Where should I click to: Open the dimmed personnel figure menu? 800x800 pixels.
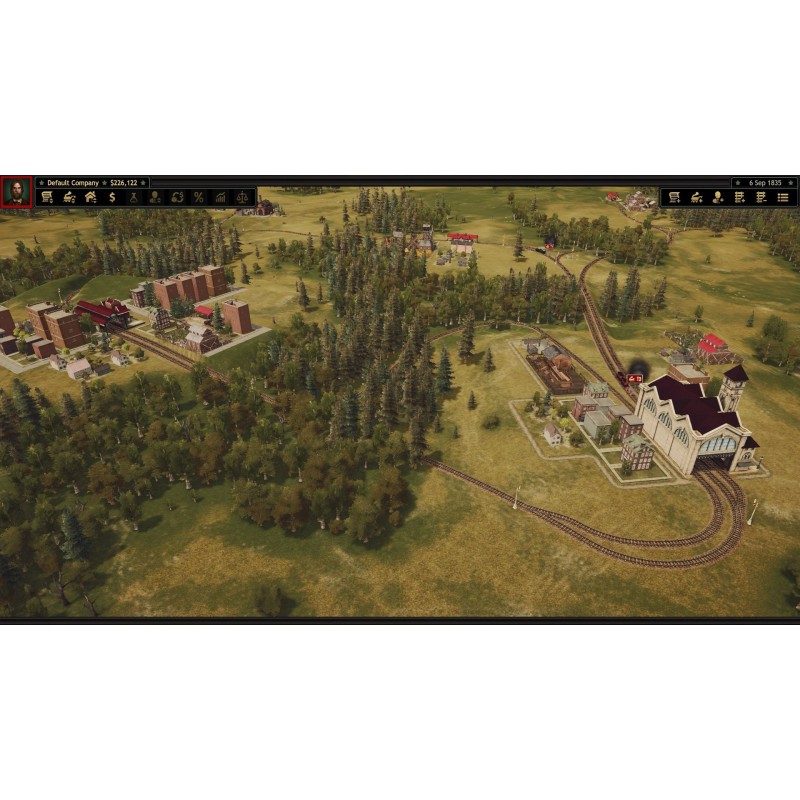coord(155,198)
